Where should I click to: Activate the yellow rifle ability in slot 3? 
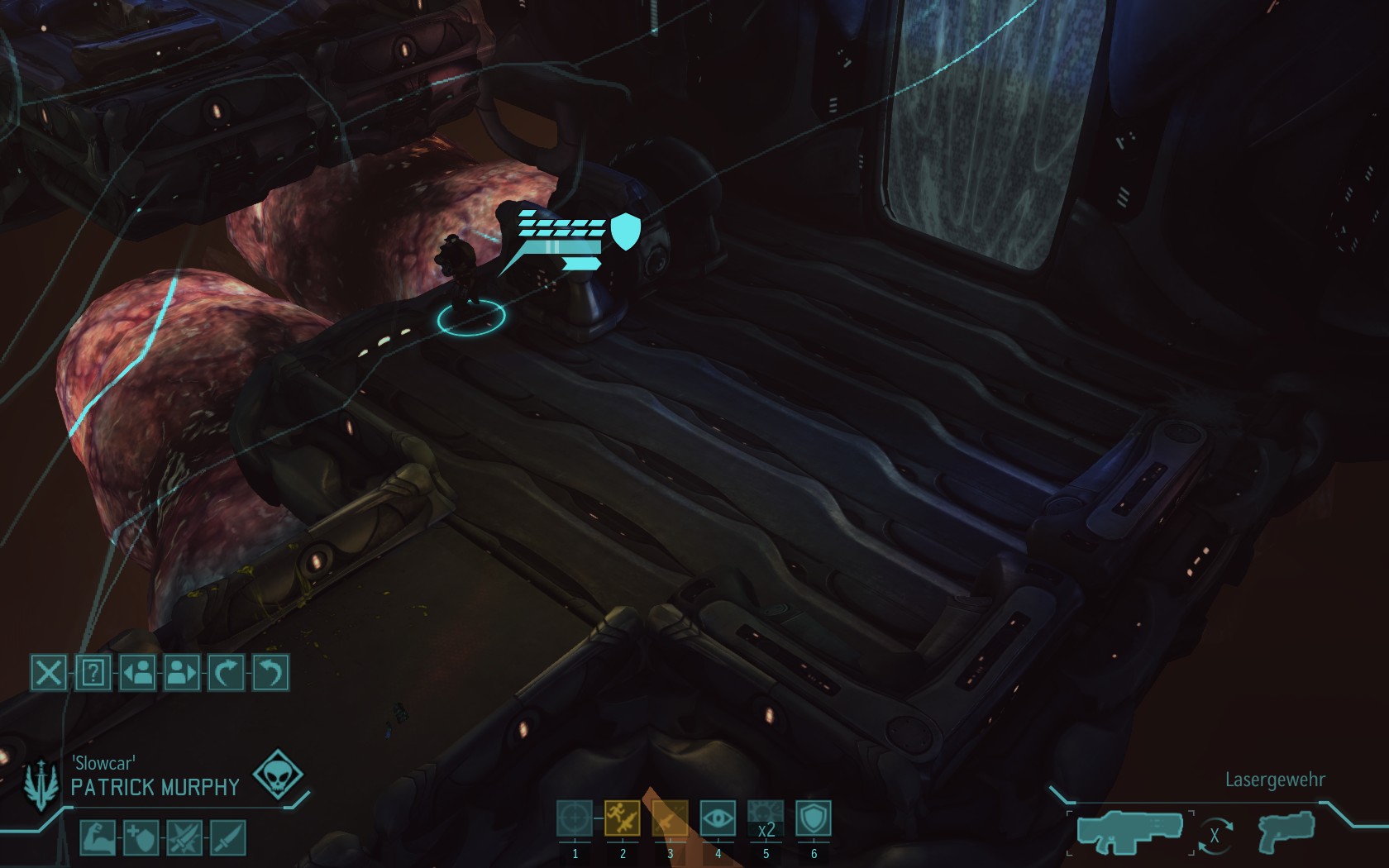pyautogui.click(x=670, y=819)
